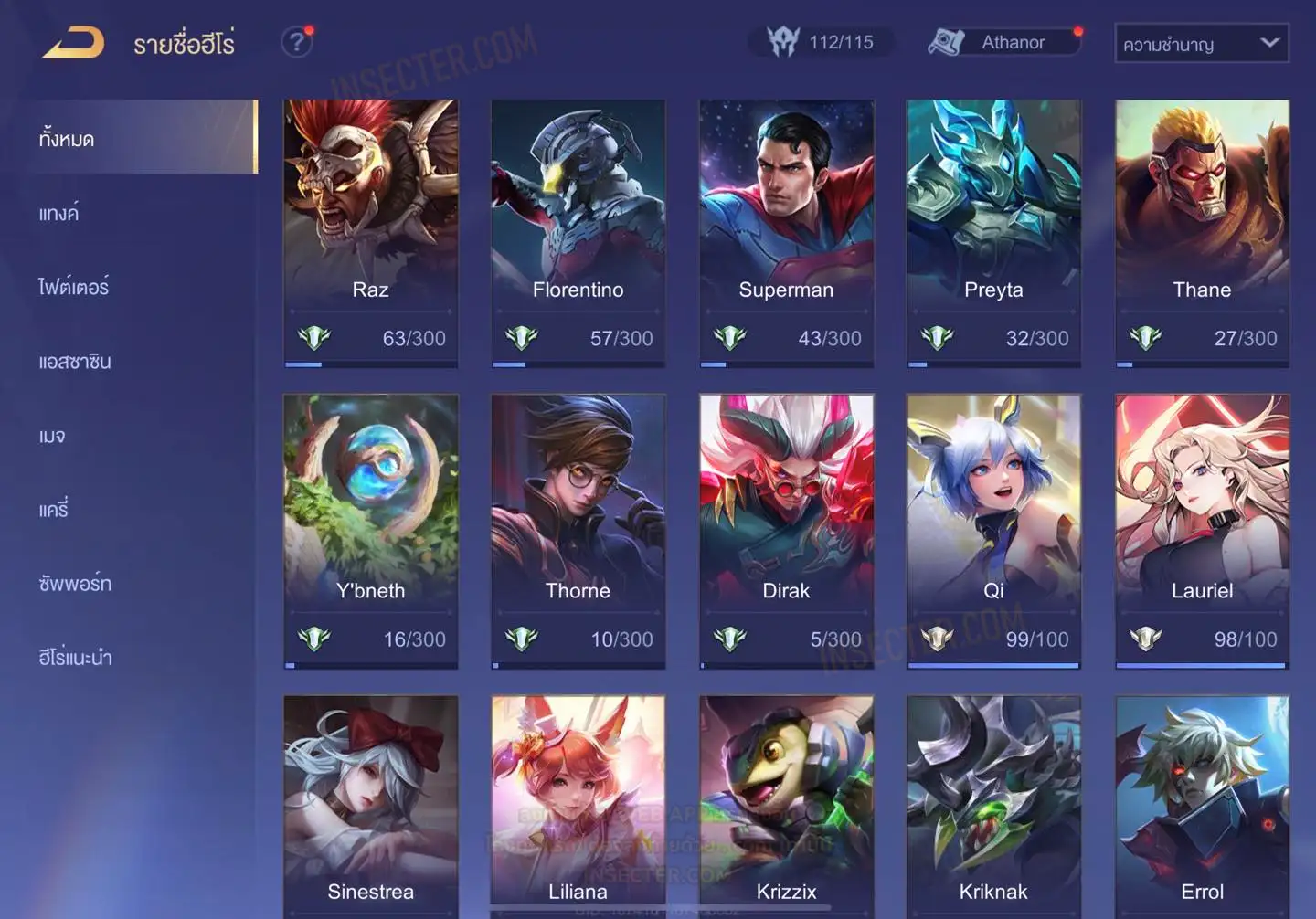Choose the Florentino hero card
This screenshot has width=1316, height=919.
pos(578,233)
